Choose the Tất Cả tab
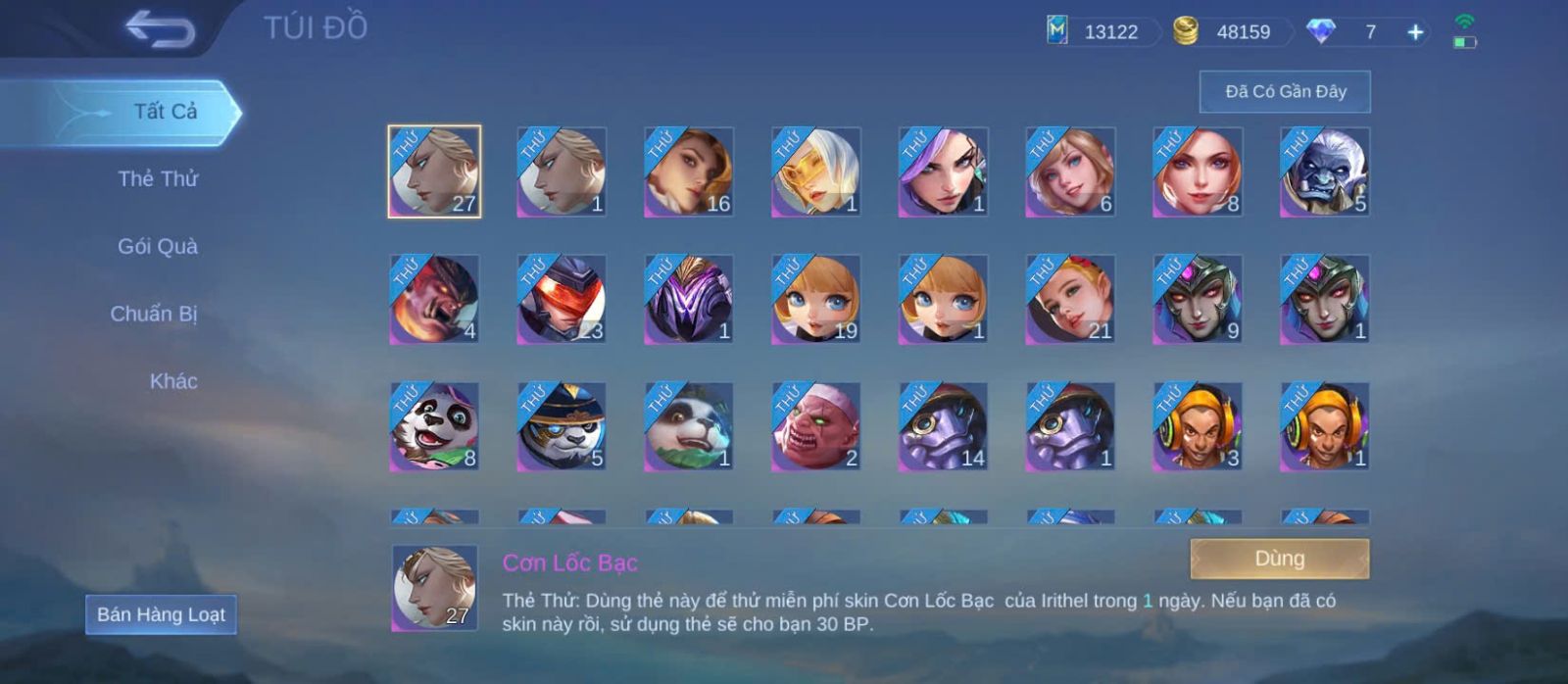Screen dimensions: 1568x684 pos(165,112)
